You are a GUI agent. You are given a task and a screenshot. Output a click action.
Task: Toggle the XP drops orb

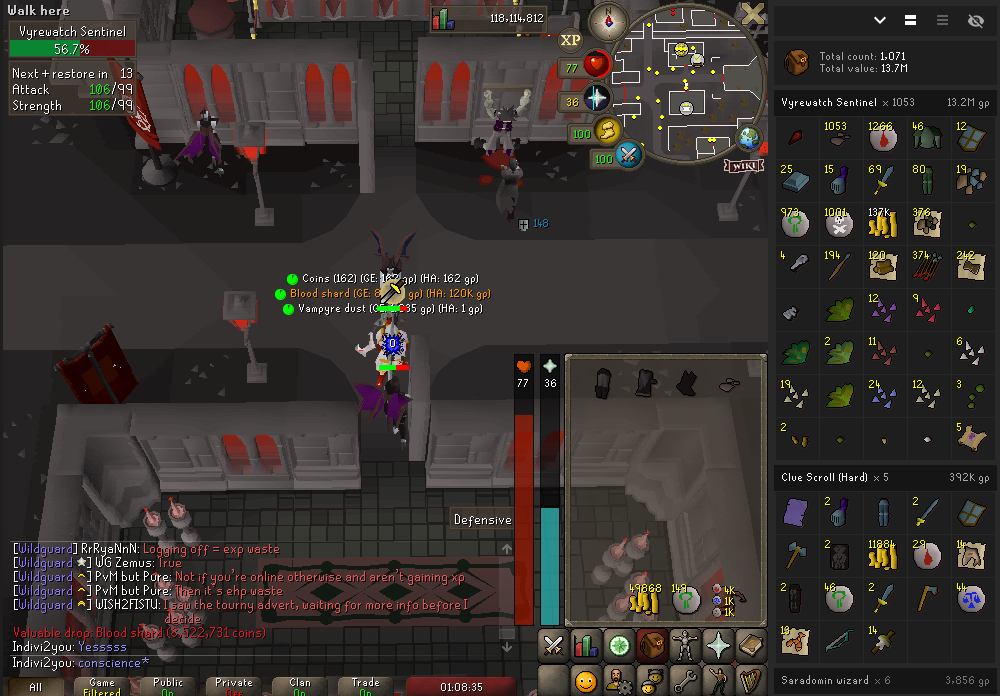(x=570, y=40)
